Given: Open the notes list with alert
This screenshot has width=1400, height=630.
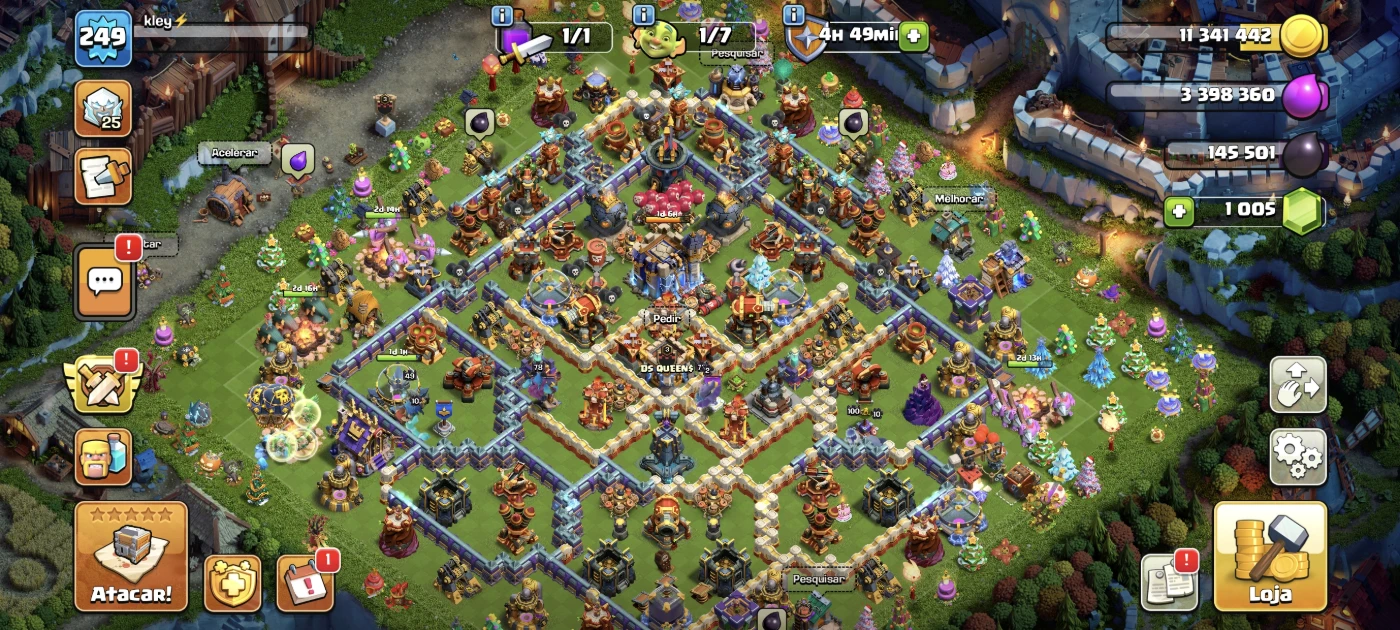Looking at the screenshot, I should [1169, 582].
